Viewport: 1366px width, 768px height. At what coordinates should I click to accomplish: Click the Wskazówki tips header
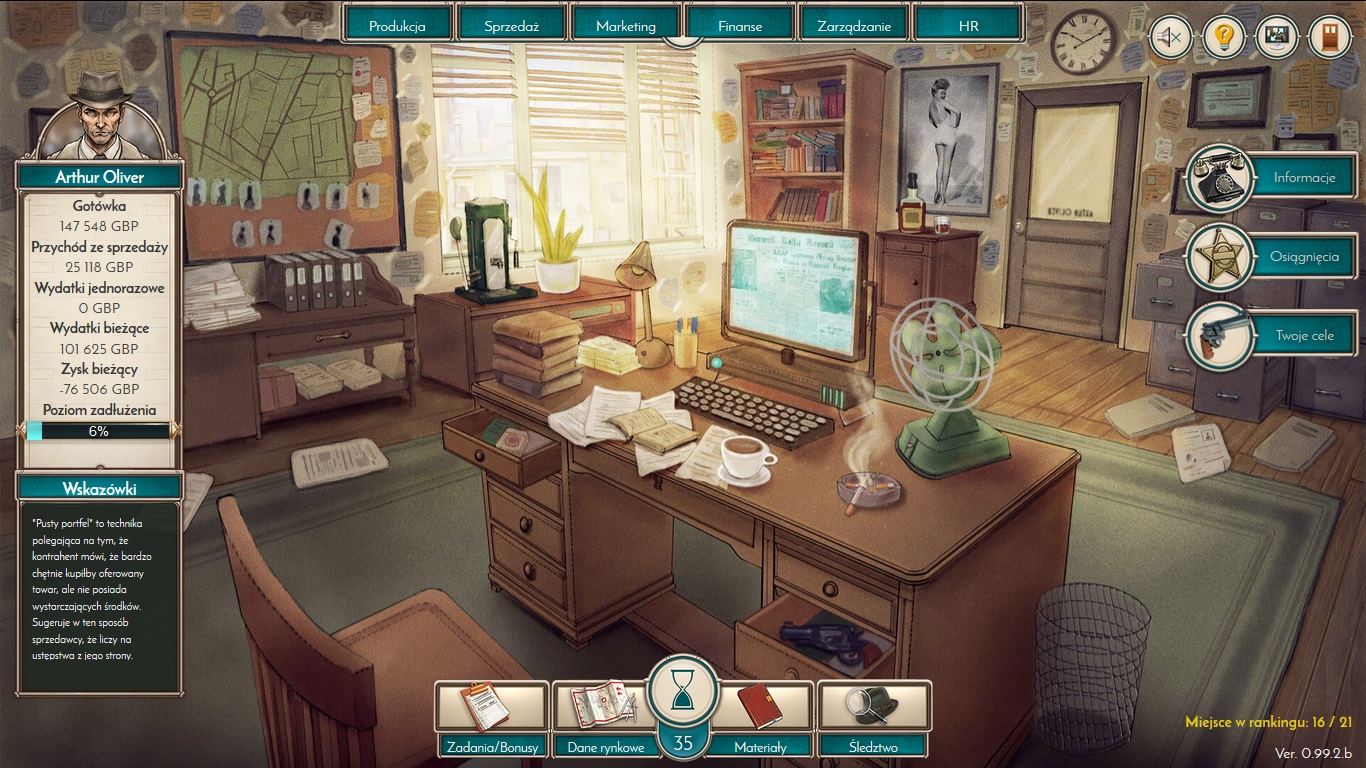[x=99, y=488]
